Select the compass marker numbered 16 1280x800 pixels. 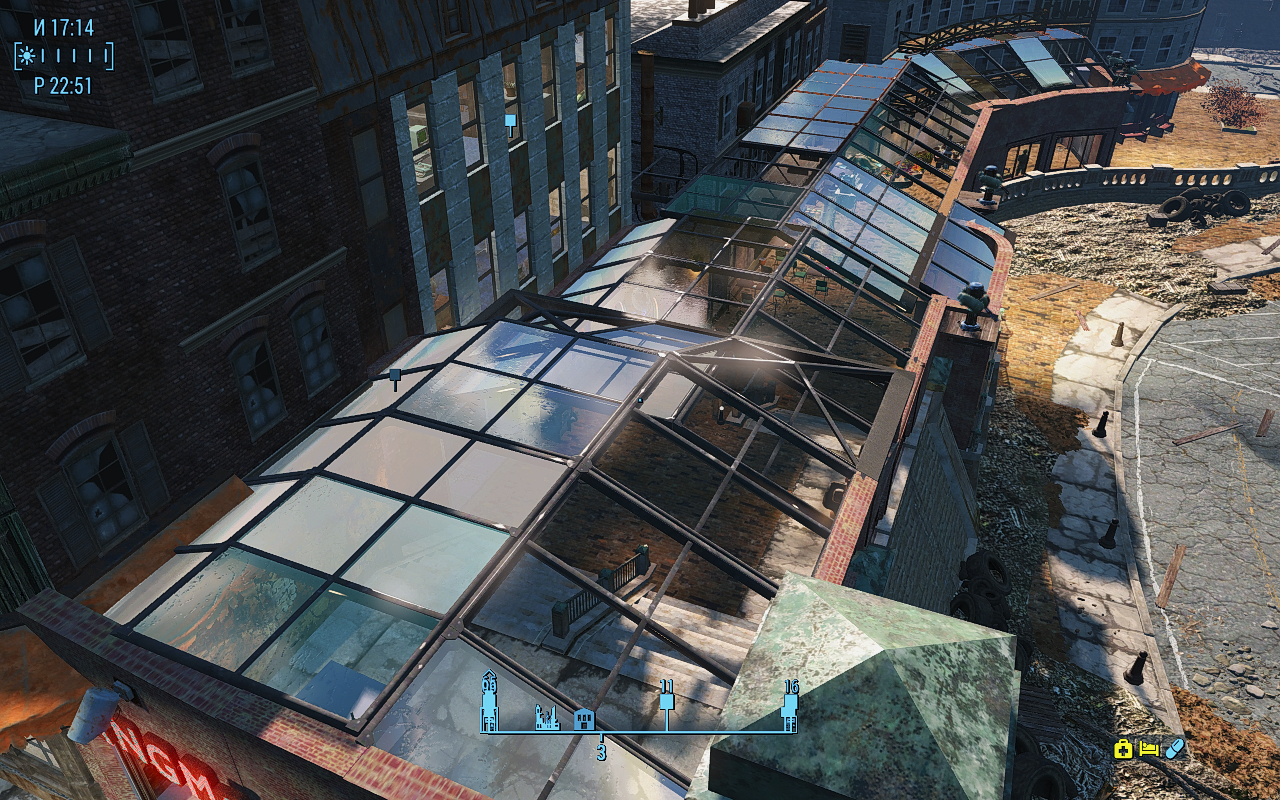coord(790,703)
